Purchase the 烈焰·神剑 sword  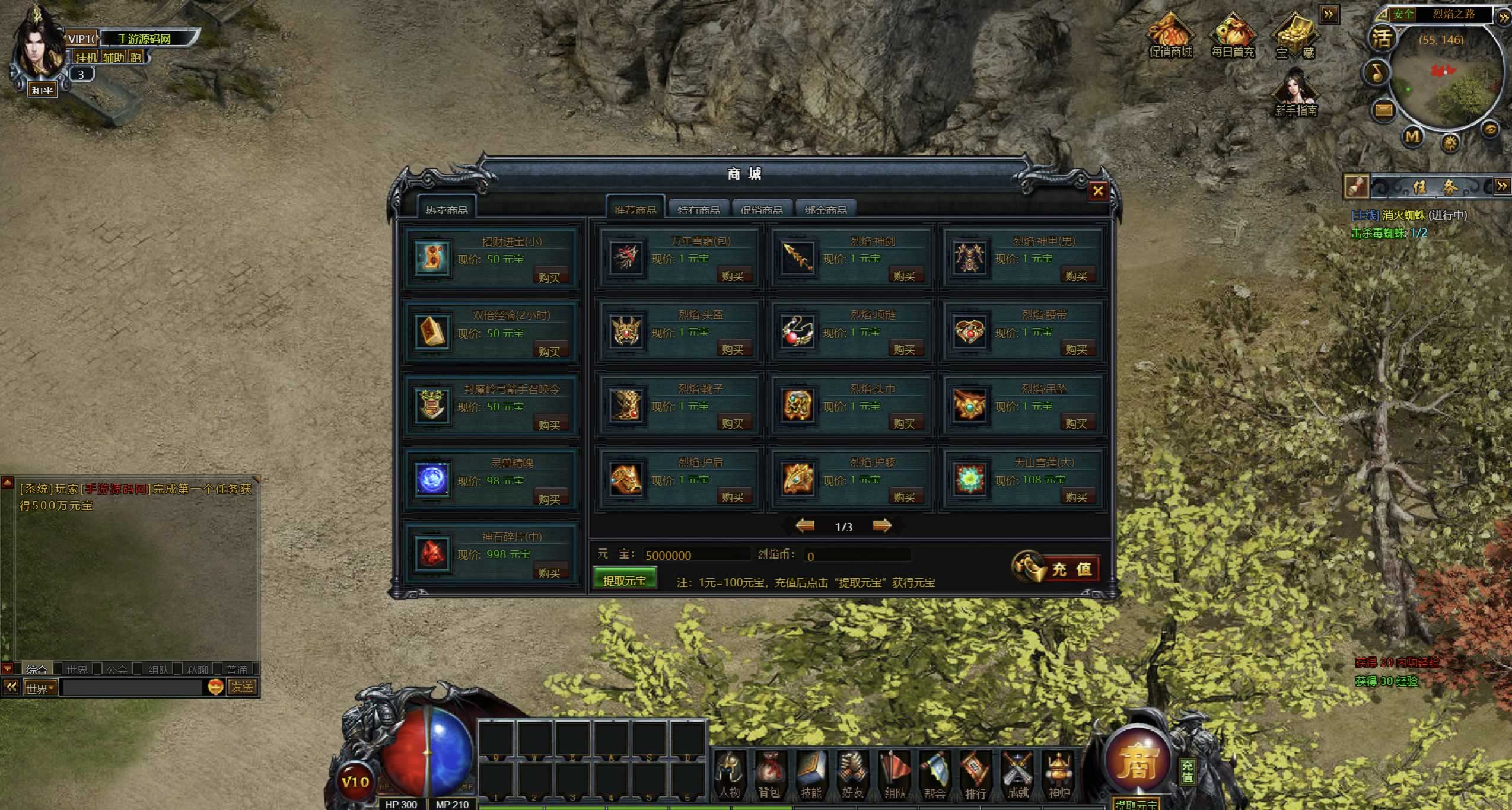pyautogui.click(x=904, y=276)
